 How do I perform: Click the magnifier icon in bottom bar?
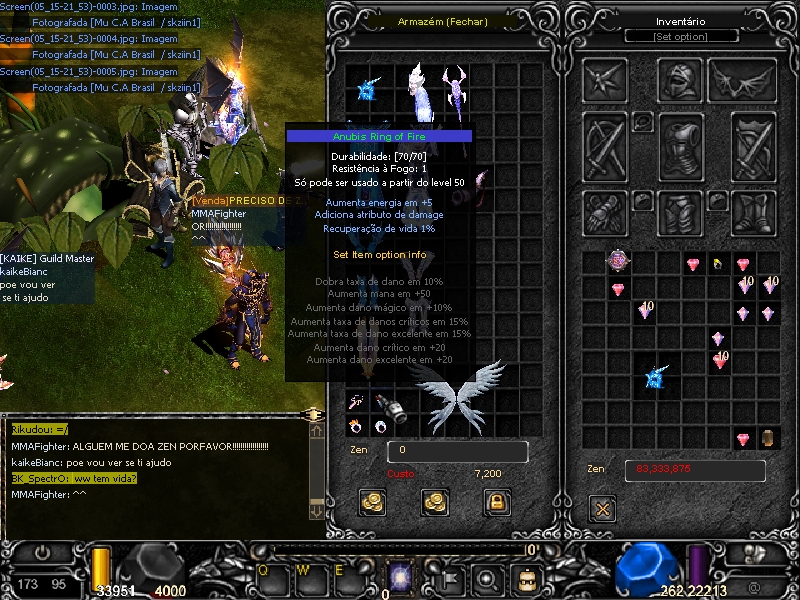[487, 578]
